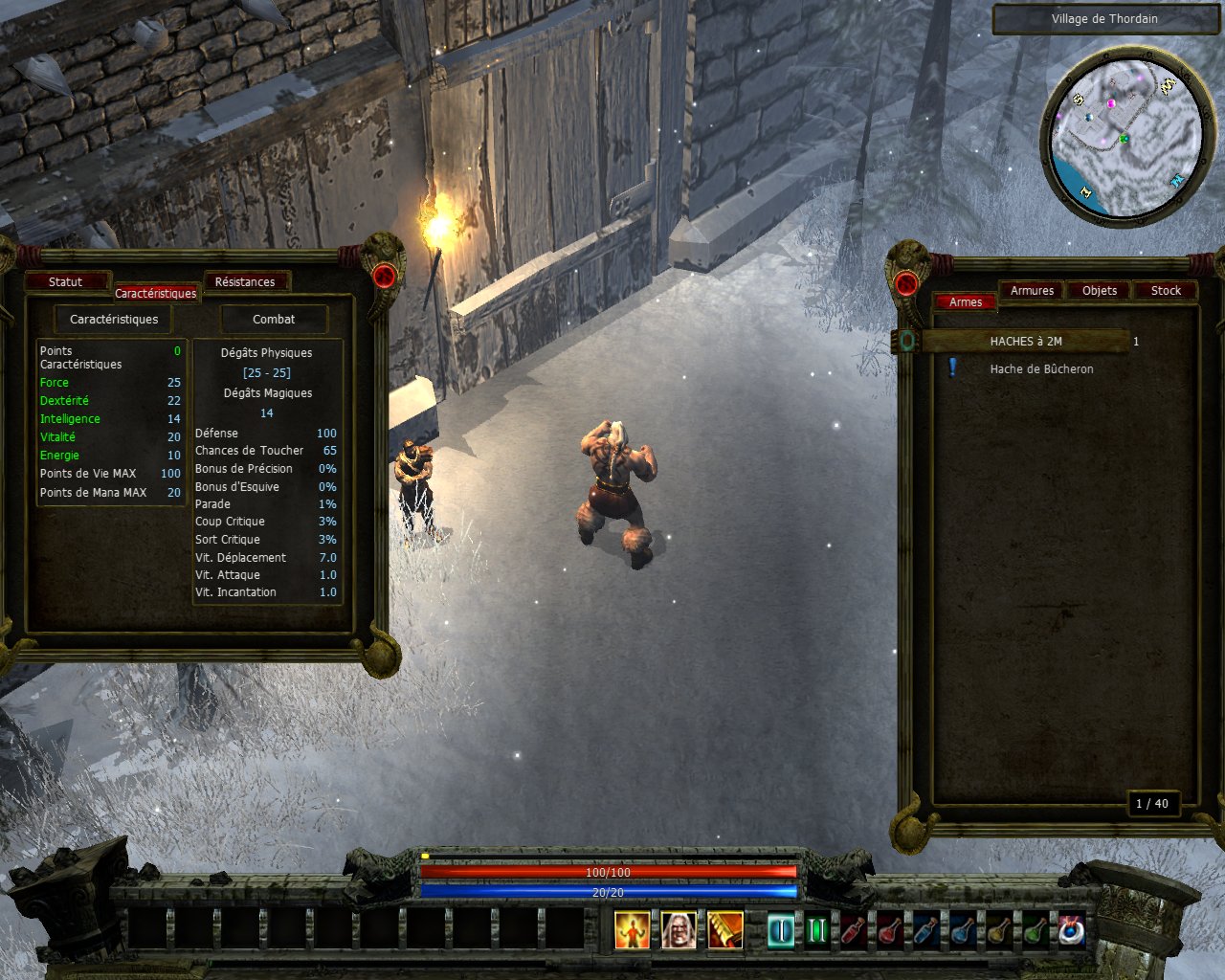Switch to the Armures inventory tab
The image size is (1225, 980).
pyautogui.click(x=1032, y=290)
